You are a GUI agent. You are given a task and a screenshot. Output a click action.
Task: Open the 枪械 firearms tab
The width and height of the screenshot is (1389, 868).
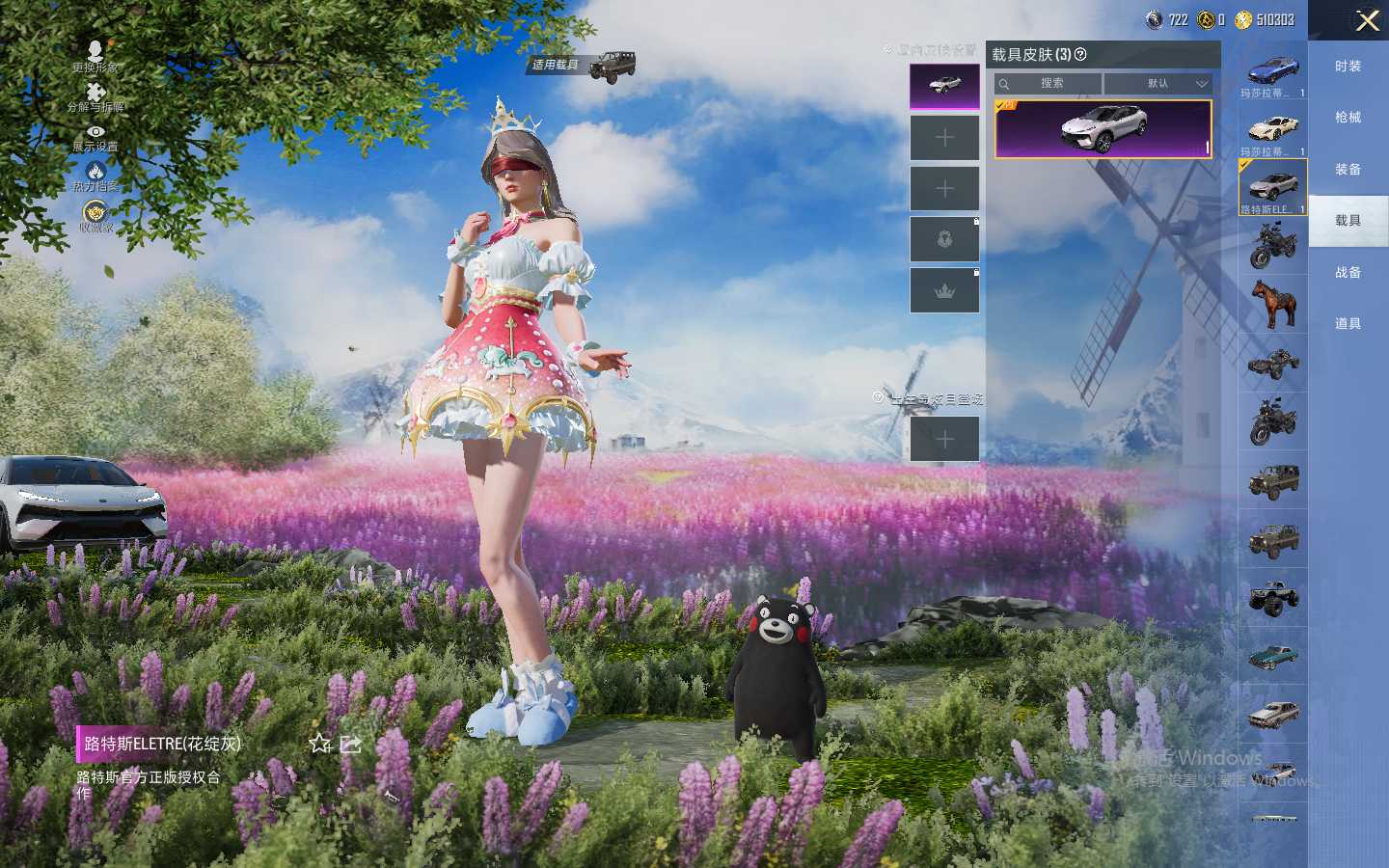point(1348,118)
